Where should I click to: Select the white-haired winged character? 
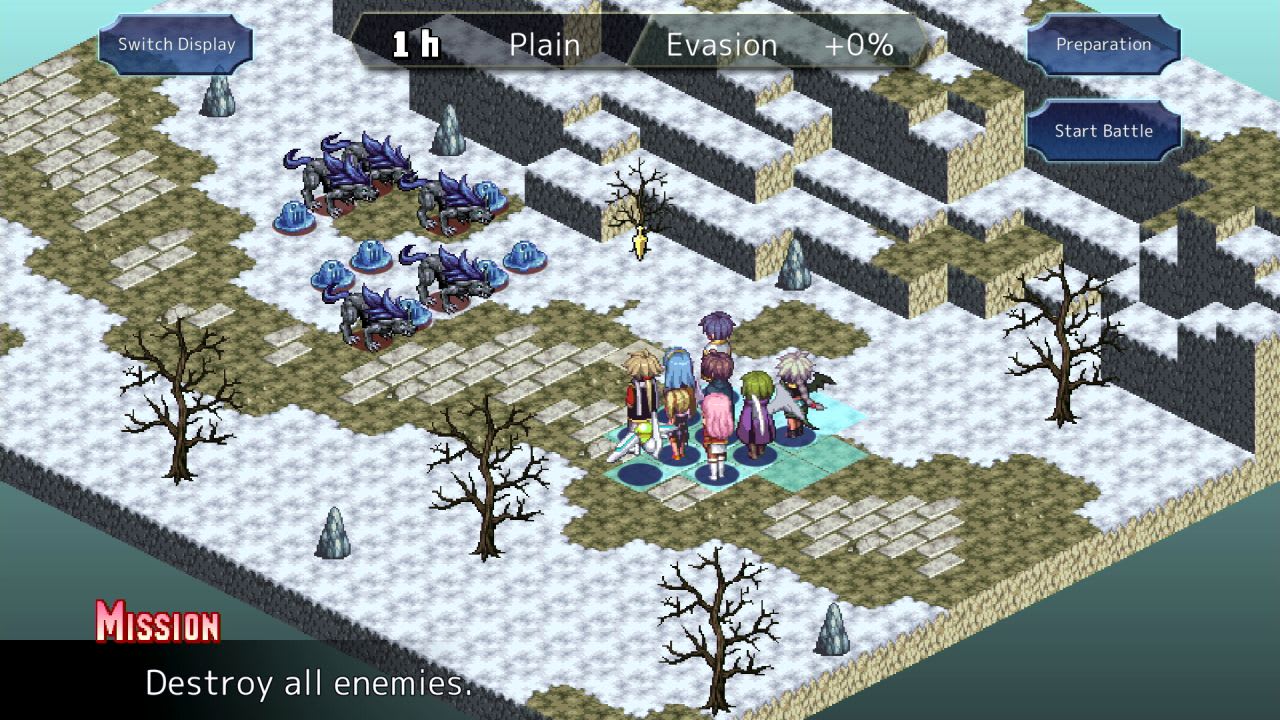(x=793, y=390)
